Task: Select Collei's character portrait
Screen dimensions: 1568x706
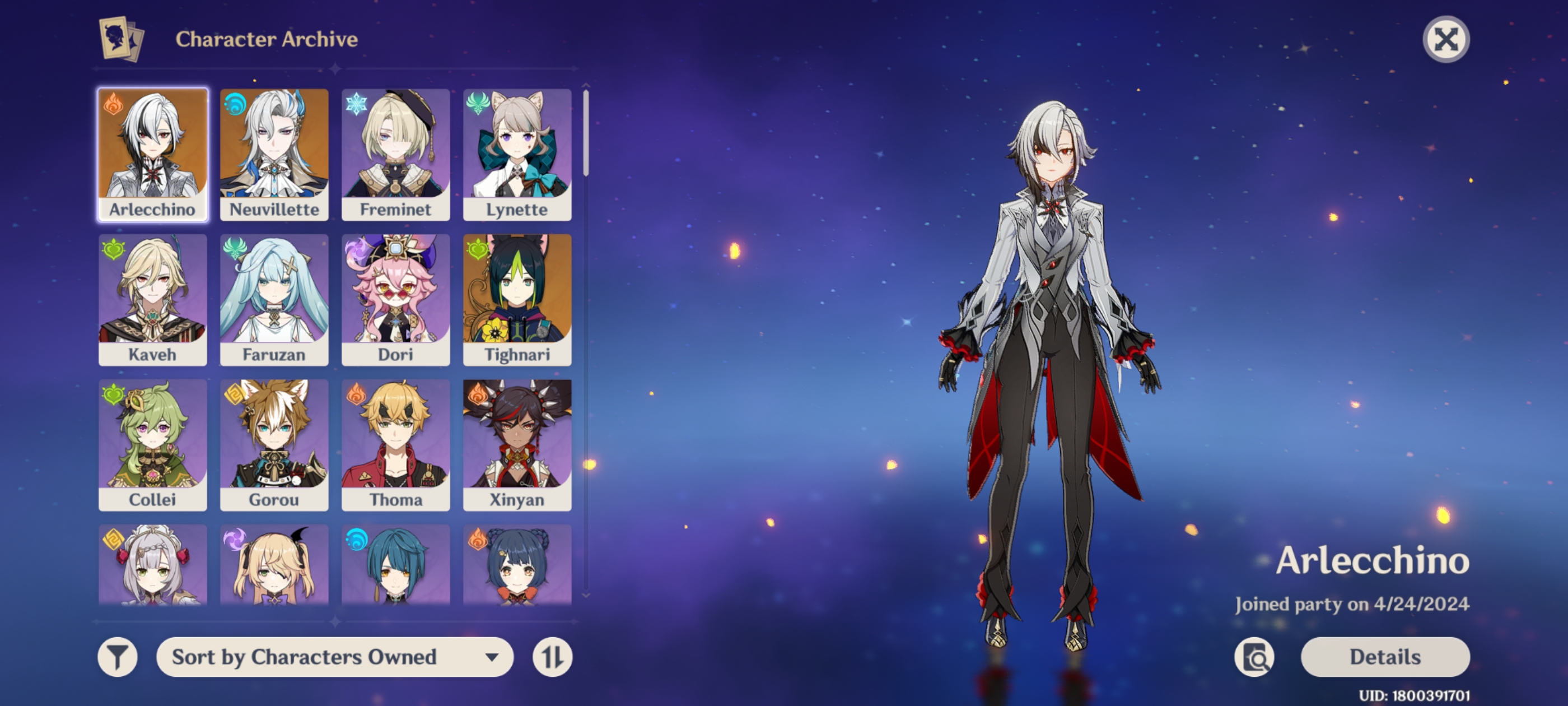Action: click(x=153, y=440)
